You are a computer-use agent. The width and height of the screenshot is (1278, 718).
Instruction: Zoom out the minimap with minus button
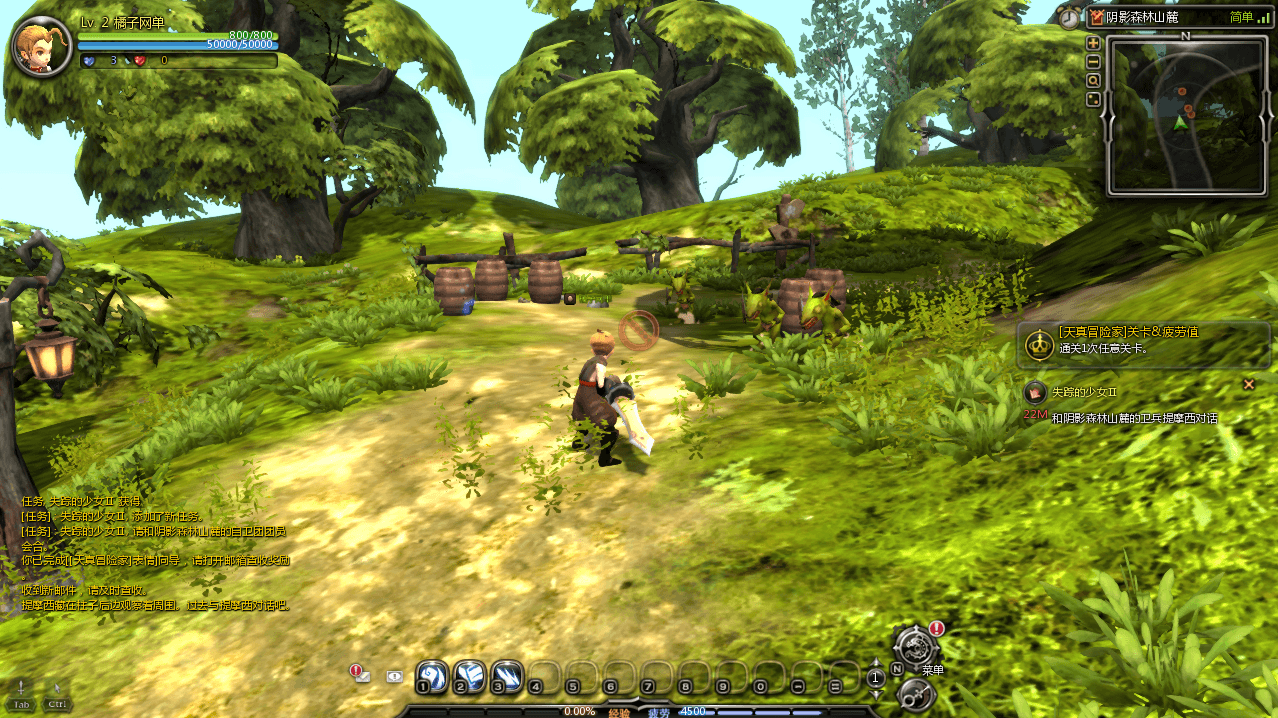(1093, 61)
